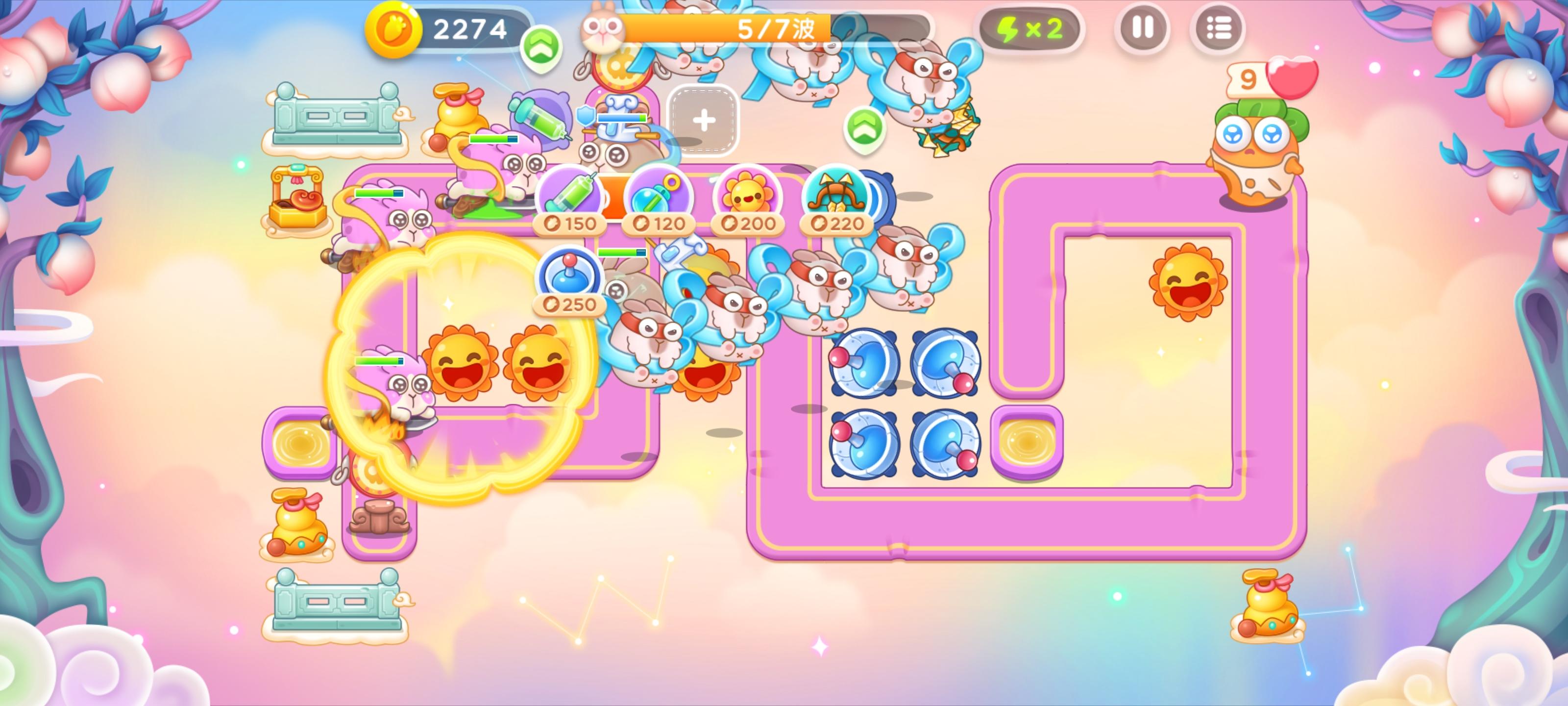The image size is (1568, 706).
Task: Pause the game
Action: [1144, 27]
